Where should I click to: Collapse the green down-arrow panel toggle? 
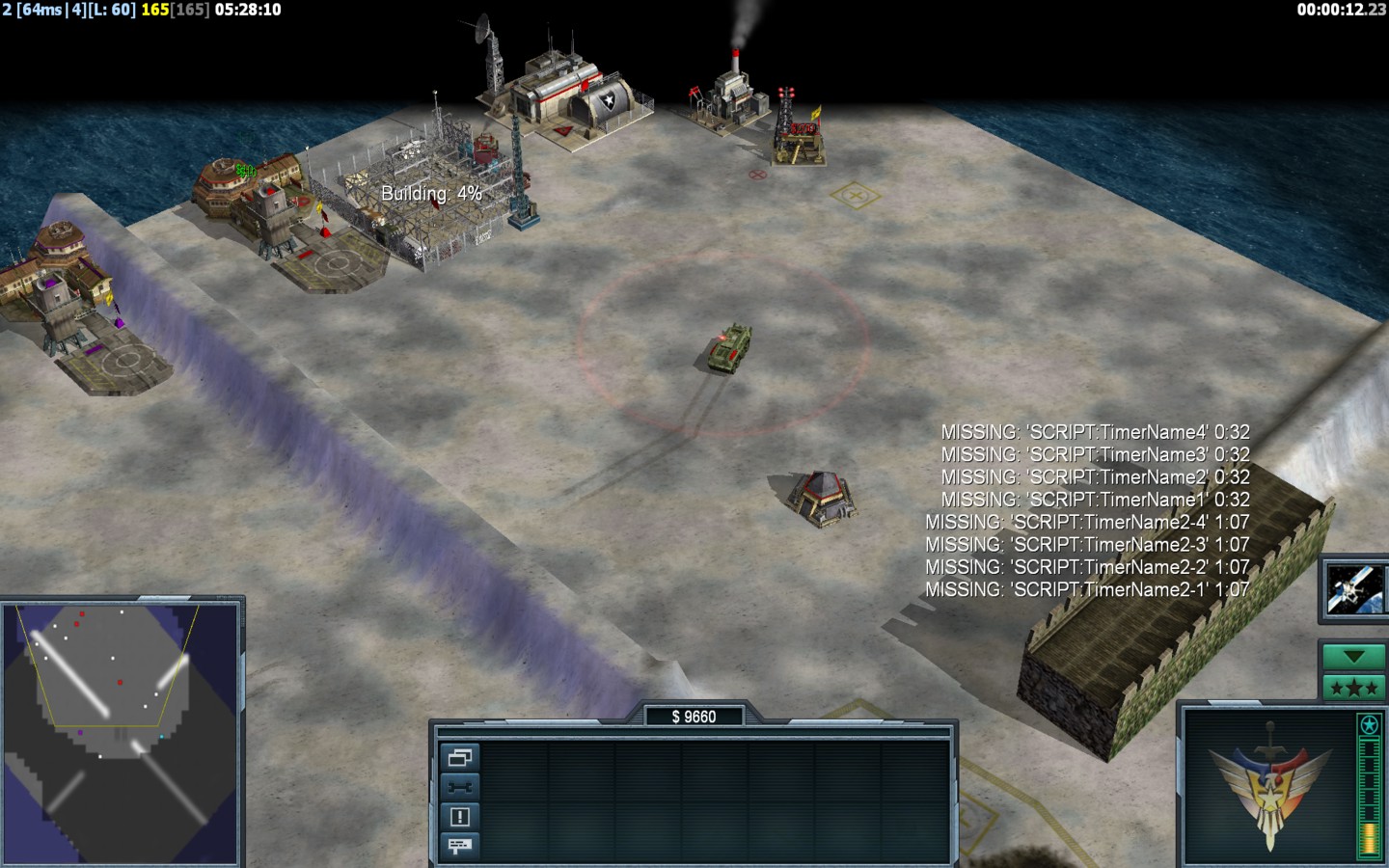(1352, 657)
